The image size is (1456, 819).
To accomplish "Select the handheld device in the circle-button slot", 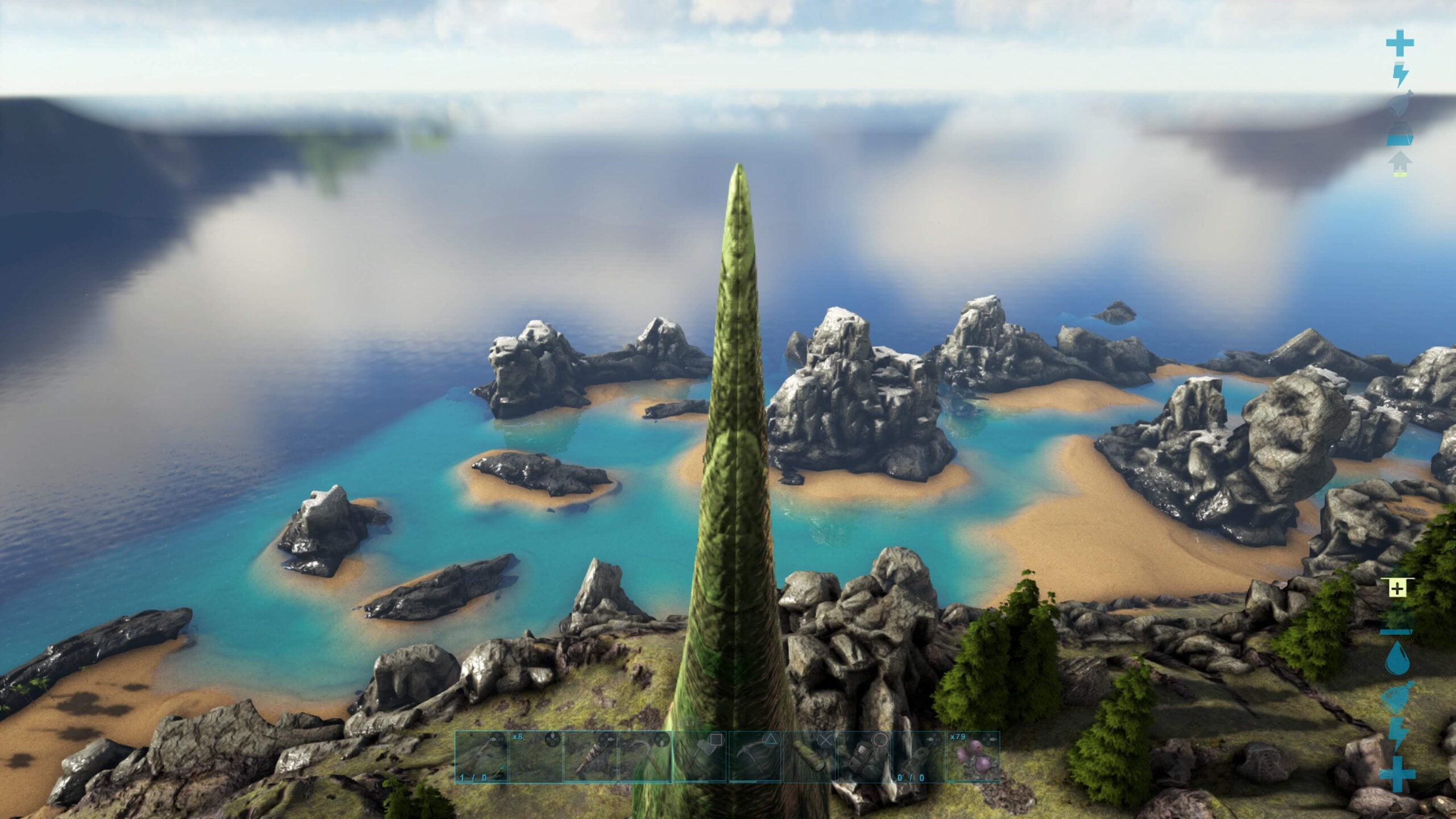I will tap(864, 757).
